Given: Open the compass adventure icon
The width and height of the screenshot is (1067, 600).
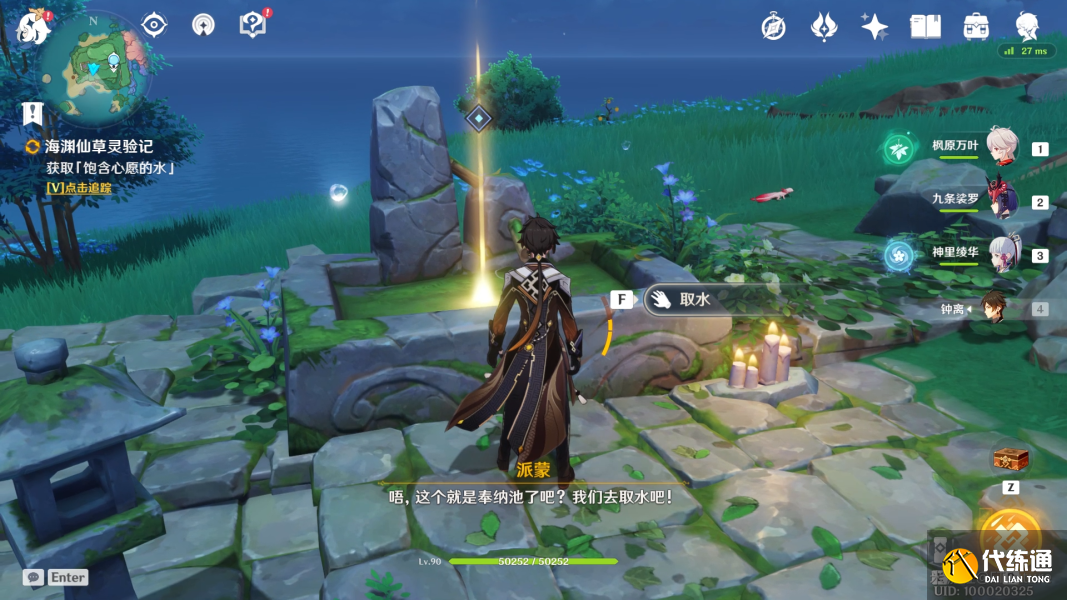Looking at the screenshot, I should 773,27.
